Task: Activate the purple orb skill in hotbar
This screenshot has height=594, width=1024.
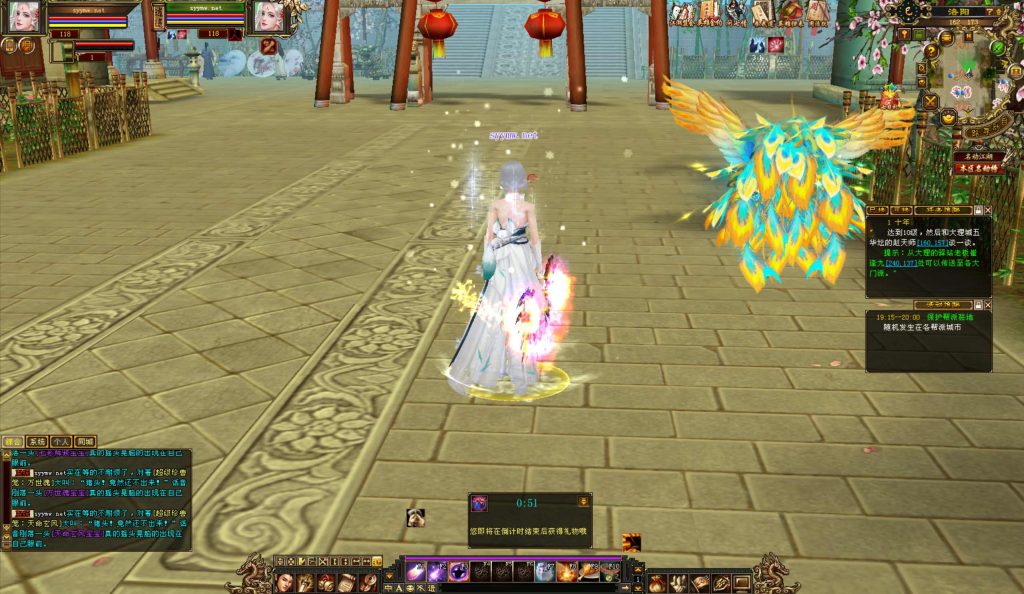Action: tap(459, 572)
